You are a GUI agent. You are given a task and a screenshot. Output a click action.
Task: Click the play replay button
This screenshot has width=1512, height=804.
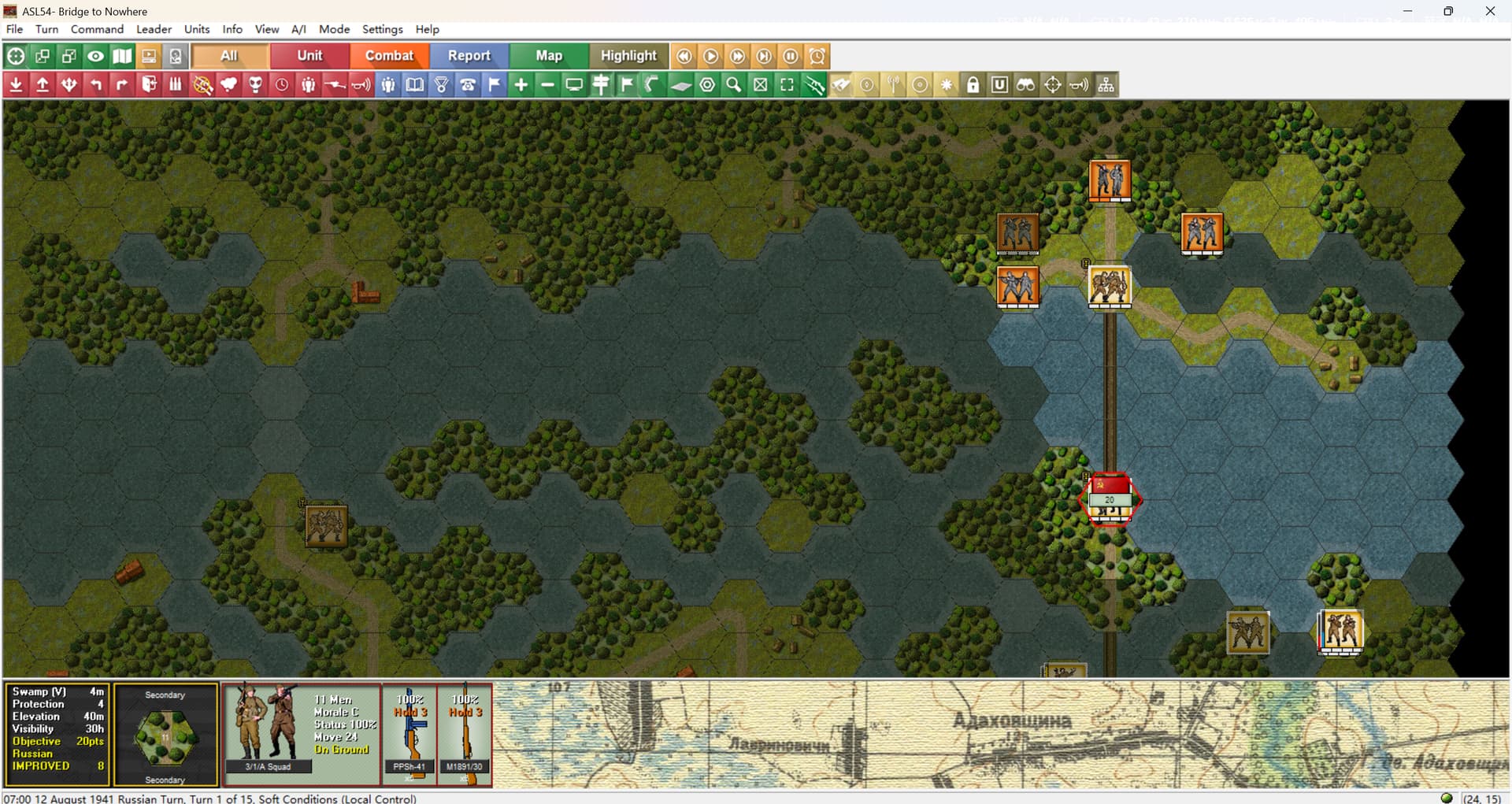[710, 56]
